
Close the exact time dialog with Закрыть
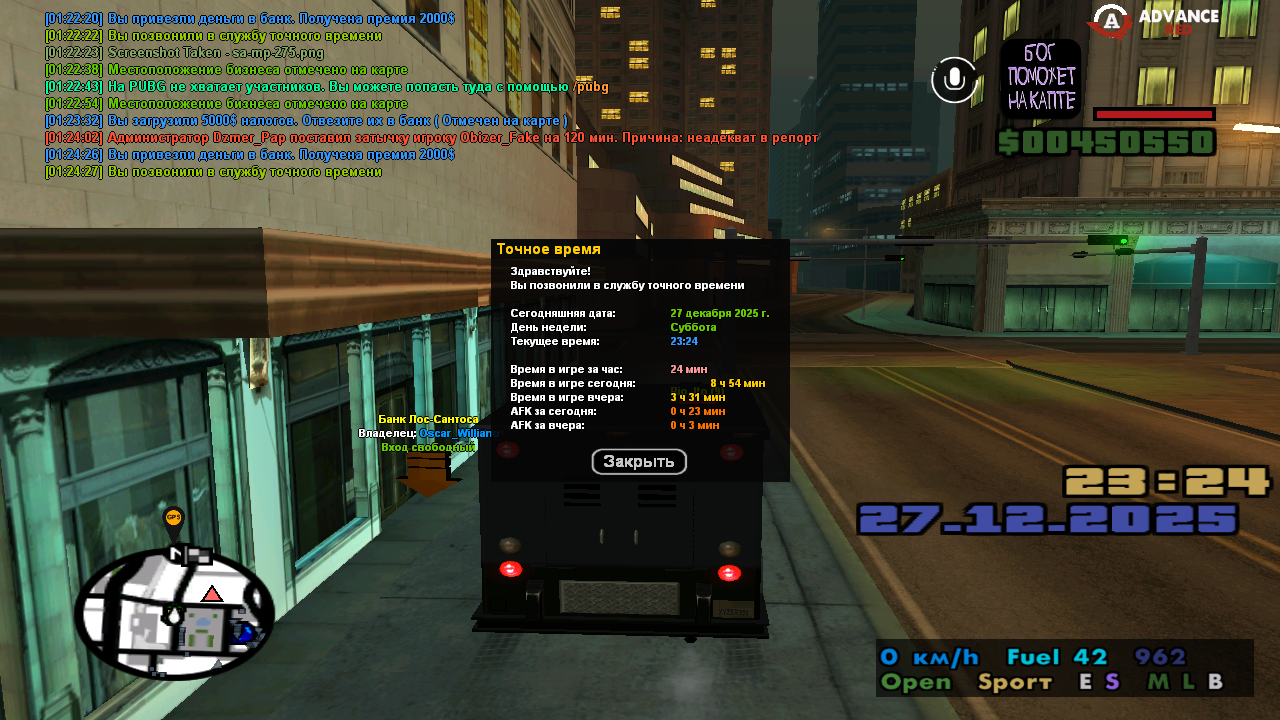pyautogui.click(x=639, y=462)
